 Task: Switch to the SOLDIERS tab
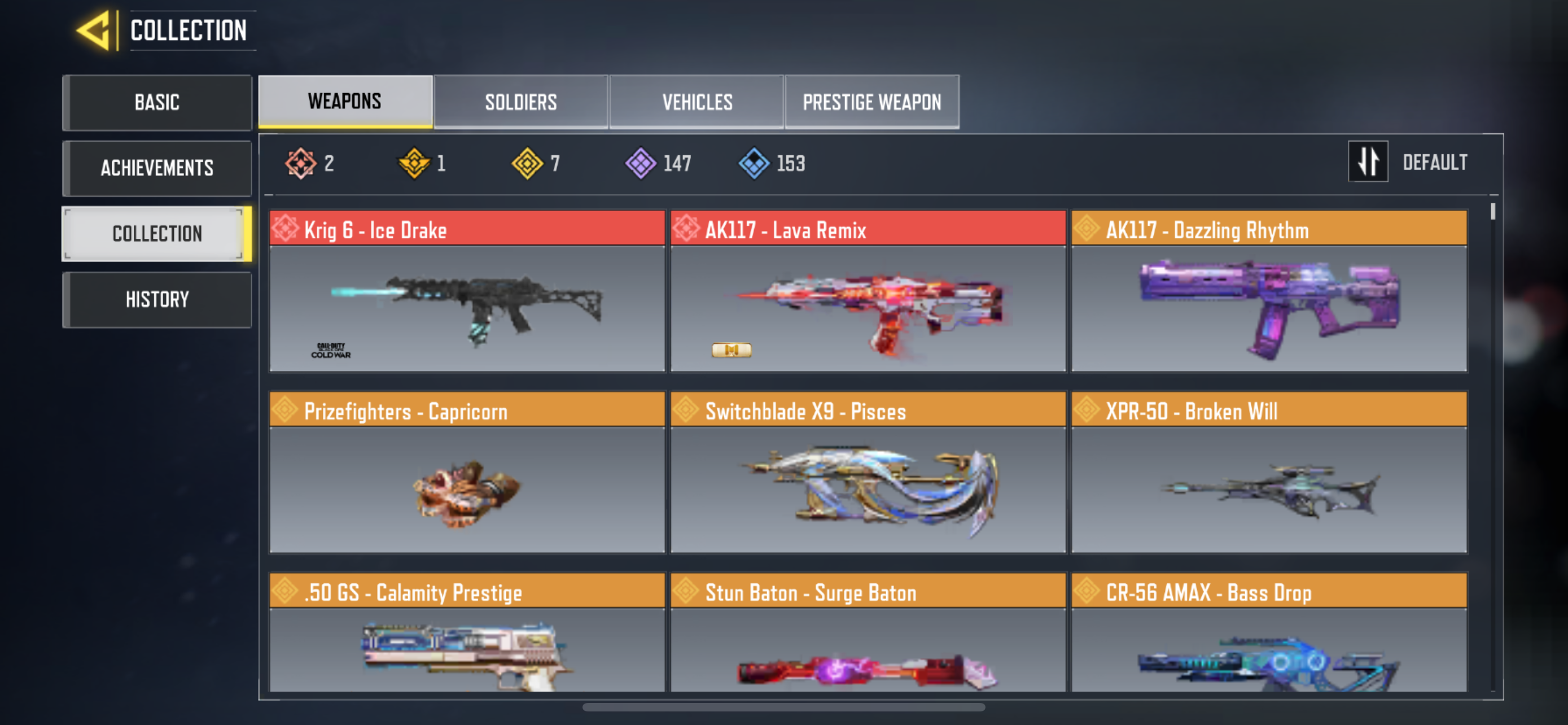point(520,102)
